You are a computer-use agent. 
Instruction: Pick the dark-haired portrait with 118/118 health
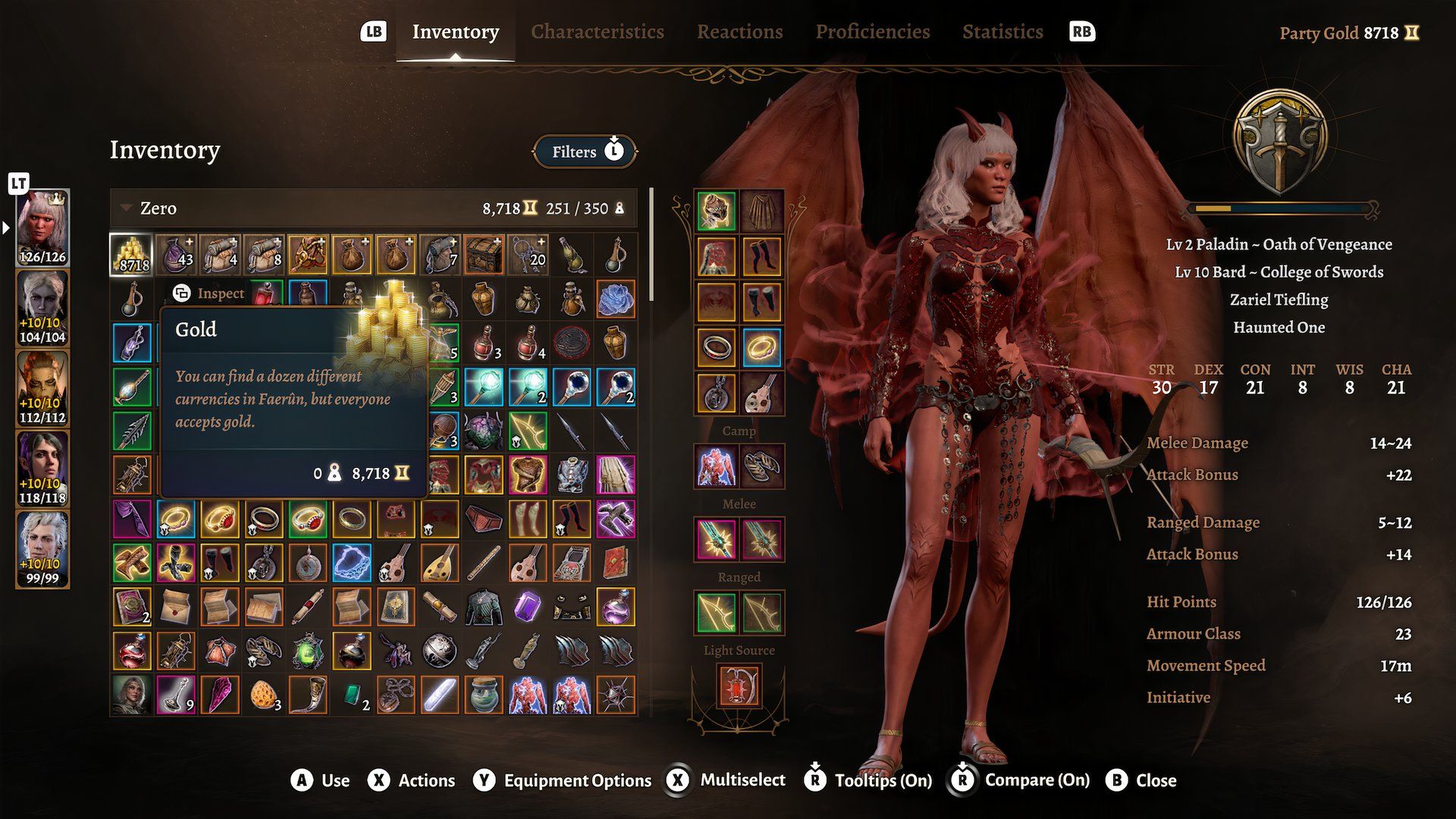pos(42,468)
